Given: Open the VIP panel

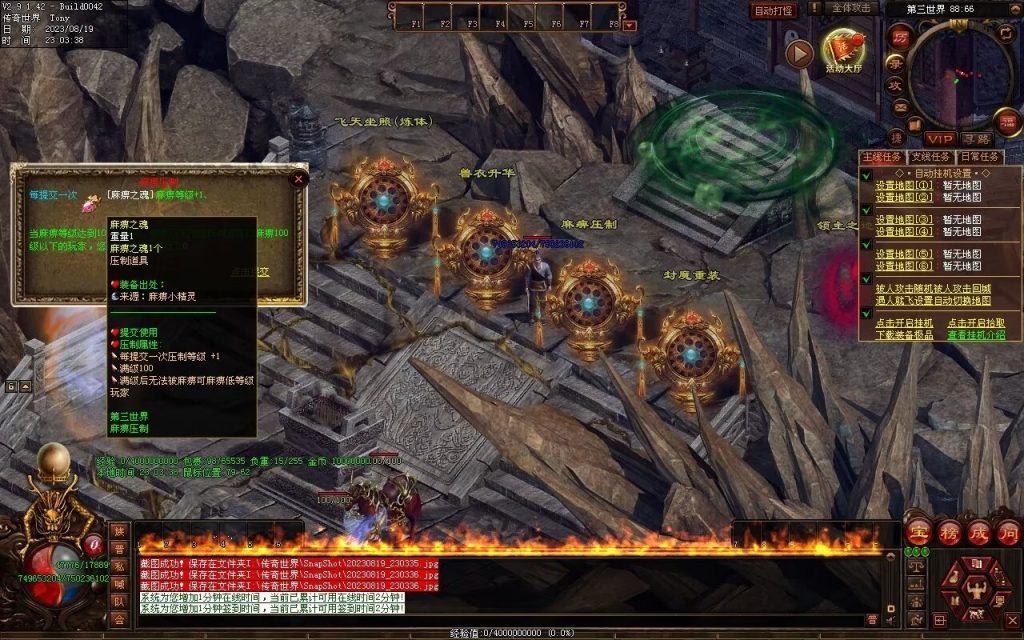Looking at the screenshot, I should [939, 139].
